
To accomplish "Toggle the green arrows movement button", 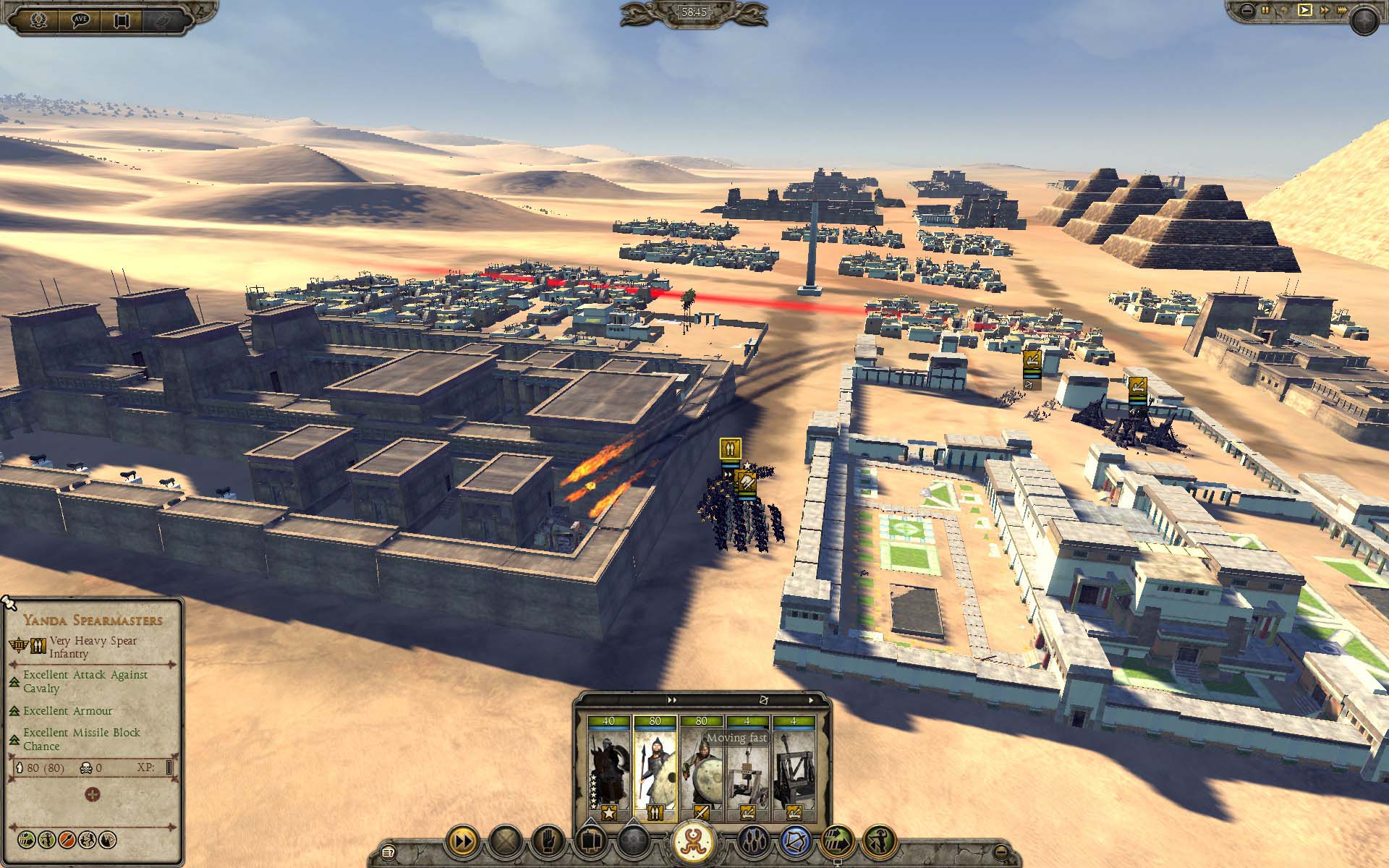I will click(x=837, y=842).
